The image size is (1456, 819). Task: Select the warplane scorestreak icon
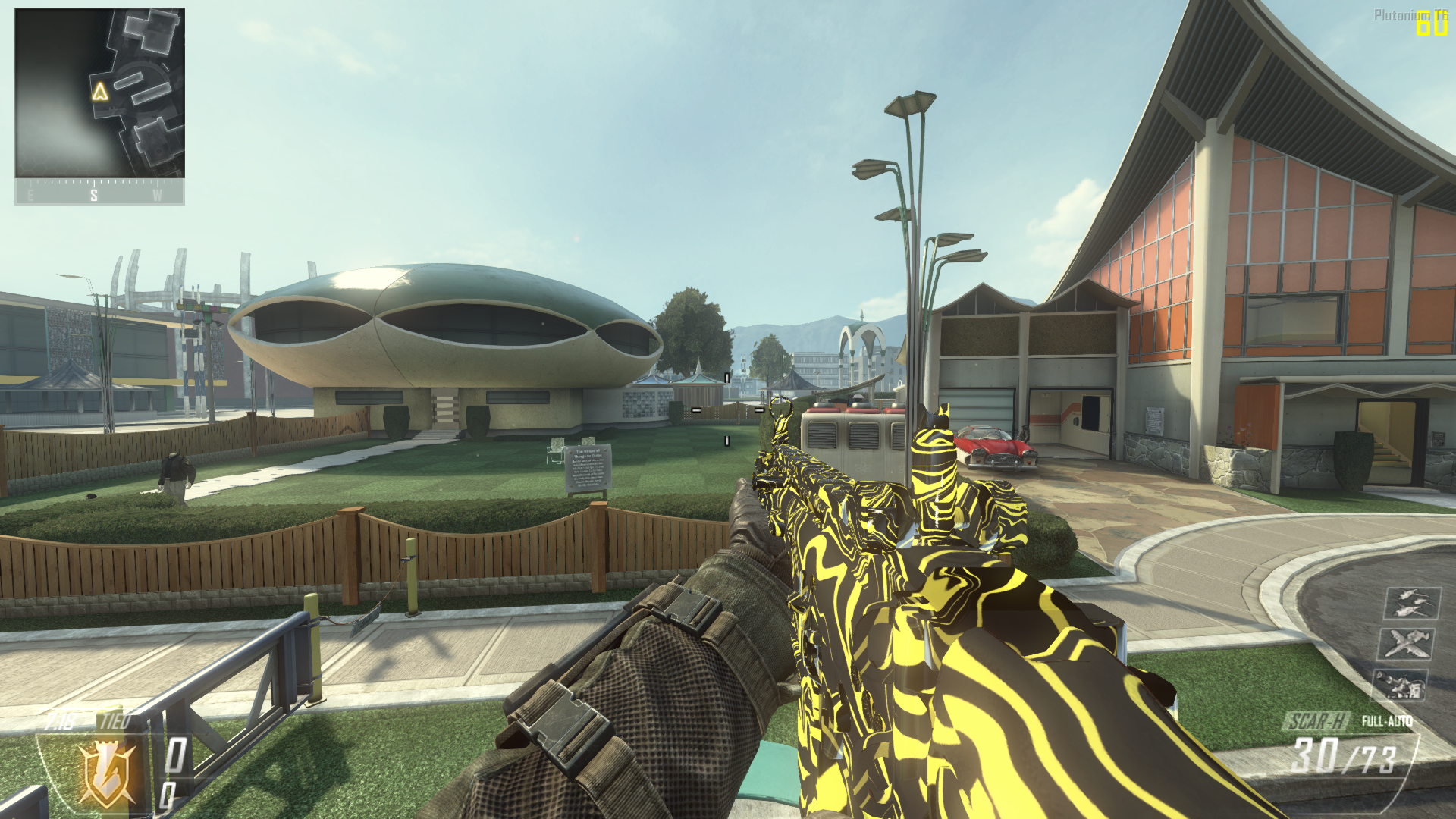tap(1404, 644)
